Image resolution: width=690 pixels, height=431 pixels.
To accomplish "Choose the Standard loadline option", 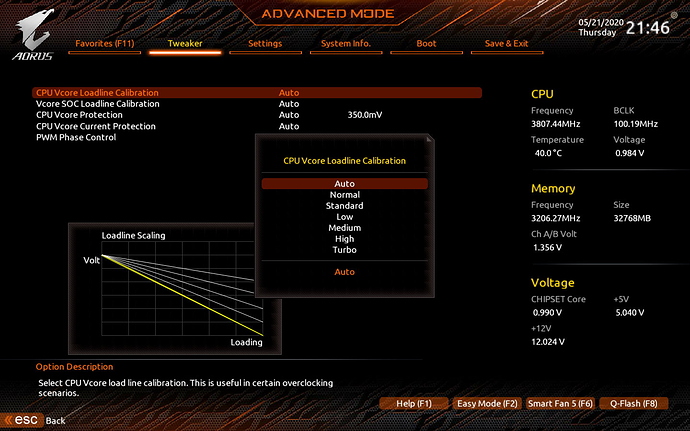I will (344, 206).
